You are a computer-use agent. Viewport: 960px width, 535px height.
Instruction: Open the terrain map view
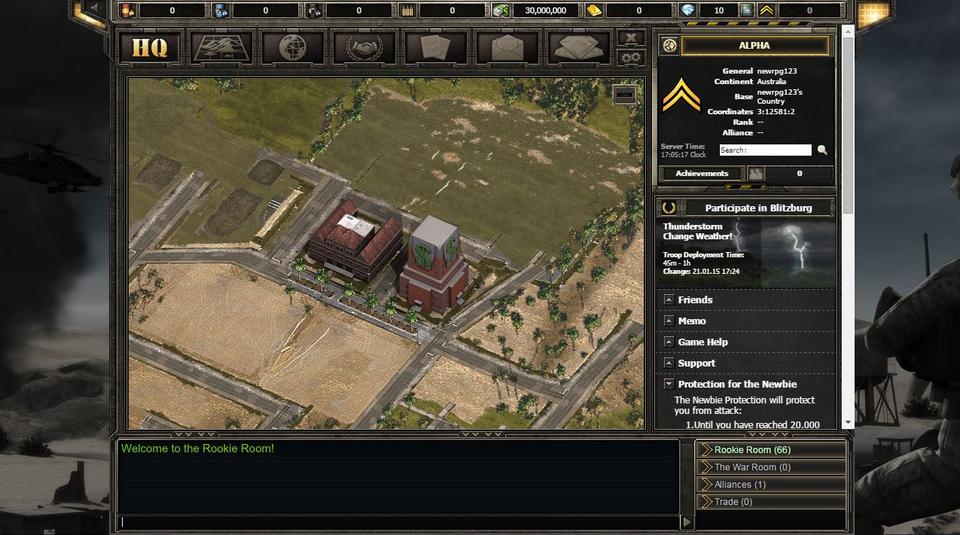[x=221, y=47]
